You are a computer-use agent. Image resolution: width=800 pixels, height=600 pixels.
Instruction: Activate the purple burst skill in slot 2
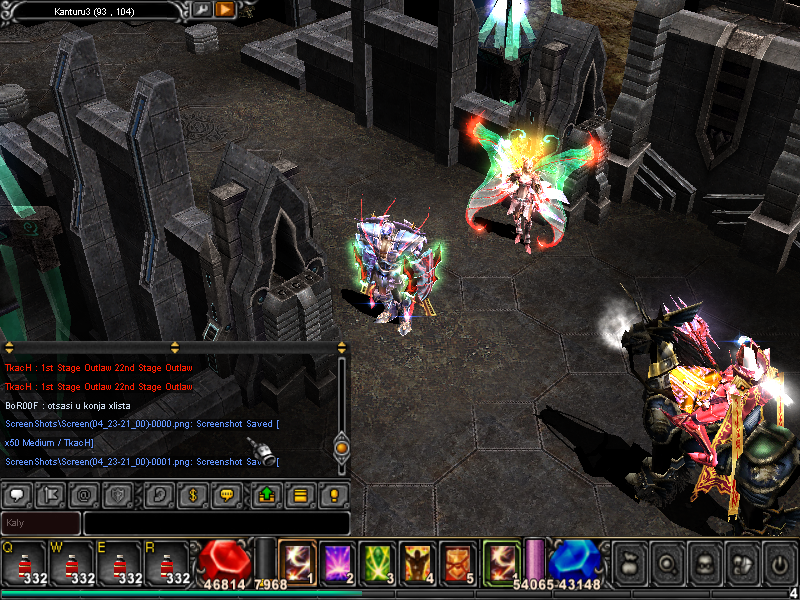pos(338,561)
